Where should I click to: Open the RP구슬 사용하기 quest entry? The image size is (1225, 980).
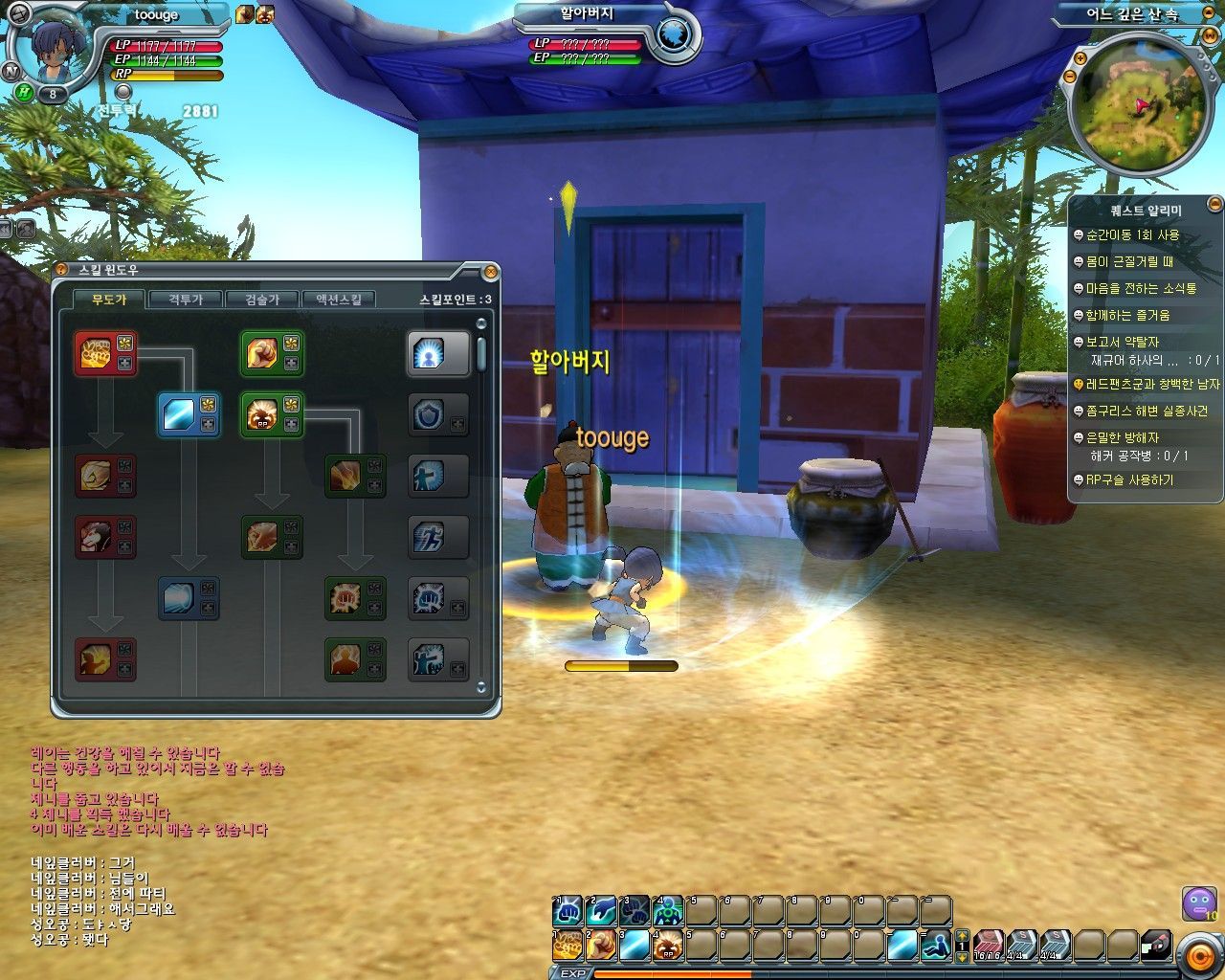1128,480
